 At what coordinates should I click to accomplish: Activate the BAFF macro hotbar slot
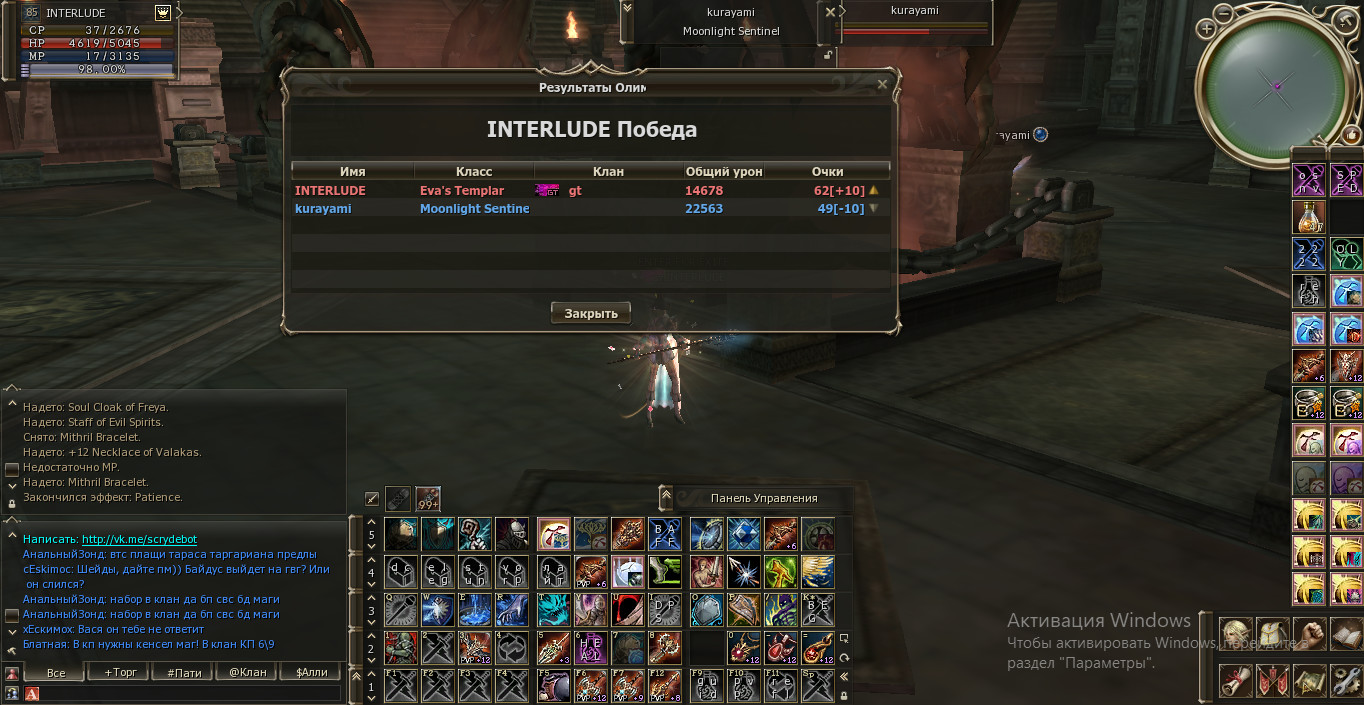(664, 534)
